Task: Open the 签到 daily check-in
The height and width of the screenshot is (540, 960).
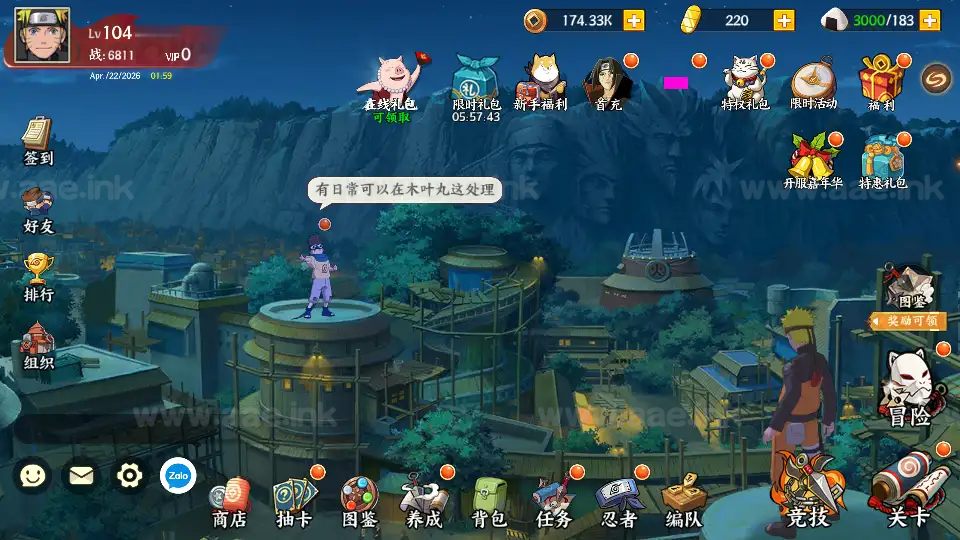Action: pyautogui.click(x=38, y=141)
